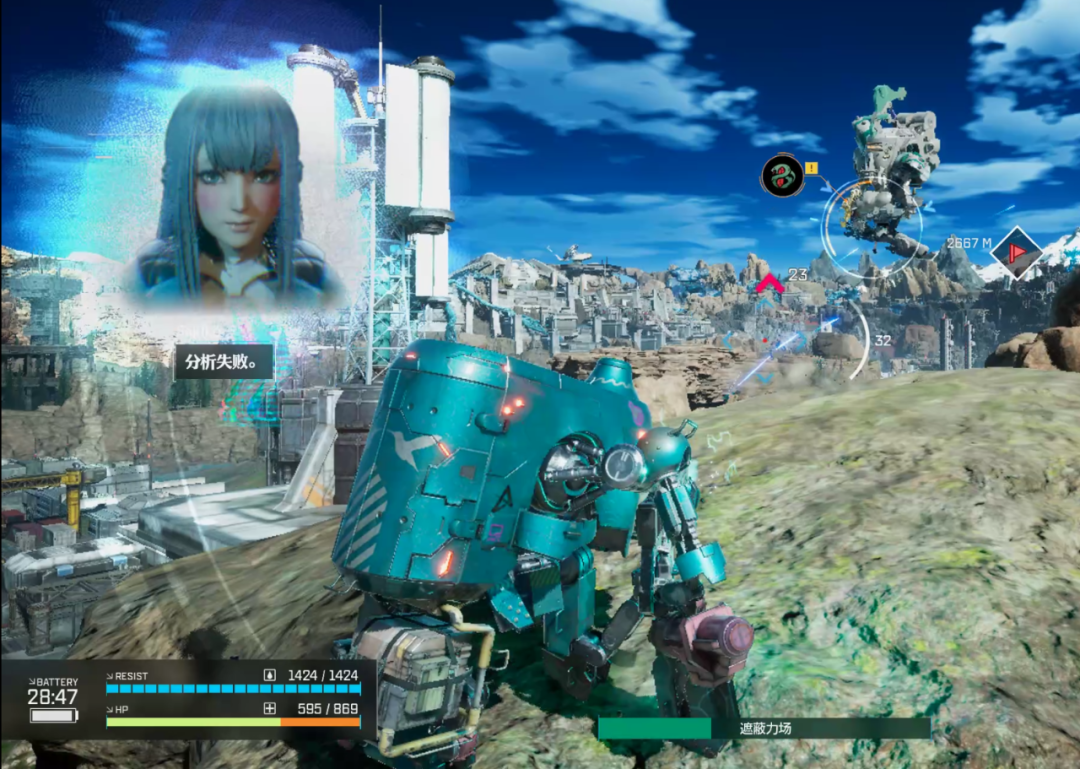Viewport: 1080px width, 769px height.
Task: Click the red diamond objective waypoint marker
Action: [1017, 253]
